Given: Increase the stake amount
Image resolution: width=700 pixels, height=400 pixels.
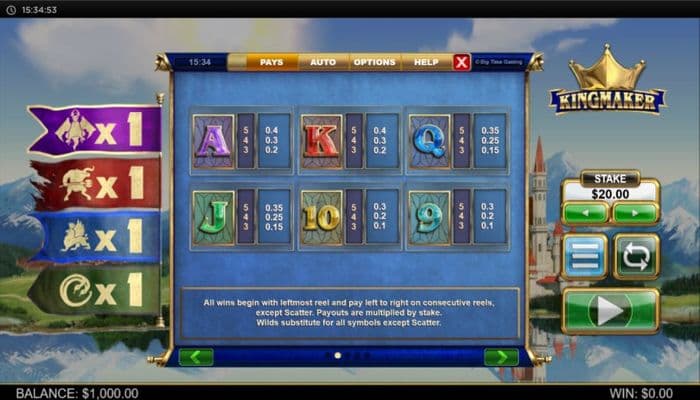Looking at the screenshot, I should coord(635,213).
